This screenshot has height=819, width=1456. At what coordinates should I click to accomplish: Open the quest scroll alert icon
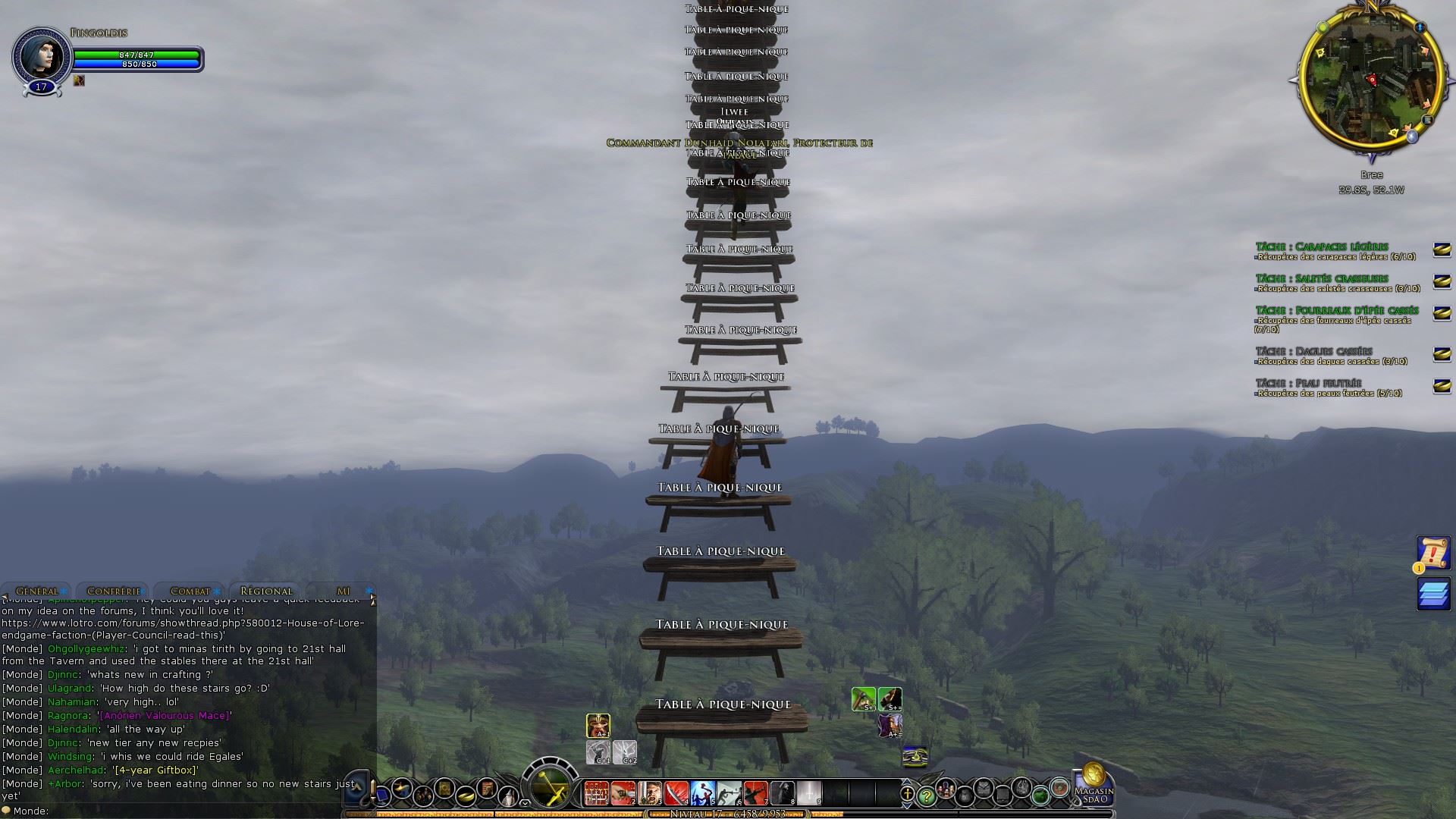click(1432, 553)
